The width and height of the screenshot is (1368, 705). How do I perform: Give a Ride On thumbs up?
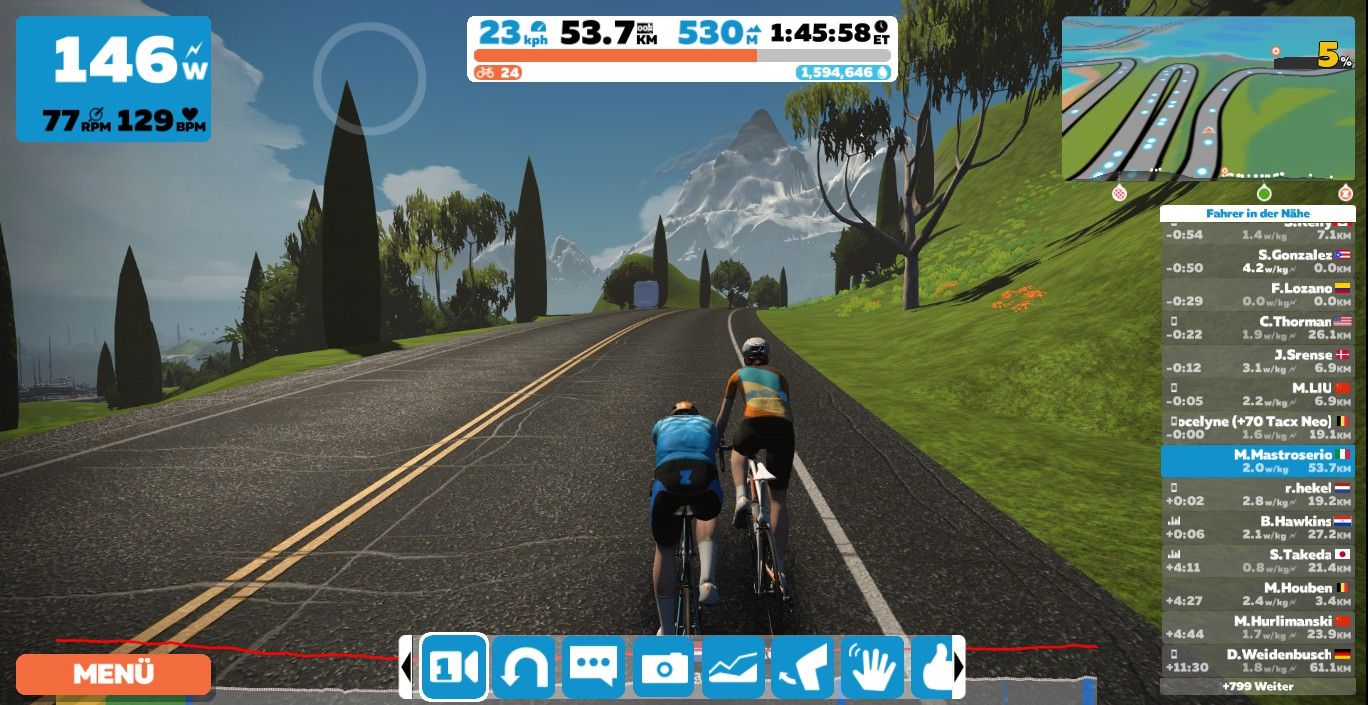click(x=935, y=667)
